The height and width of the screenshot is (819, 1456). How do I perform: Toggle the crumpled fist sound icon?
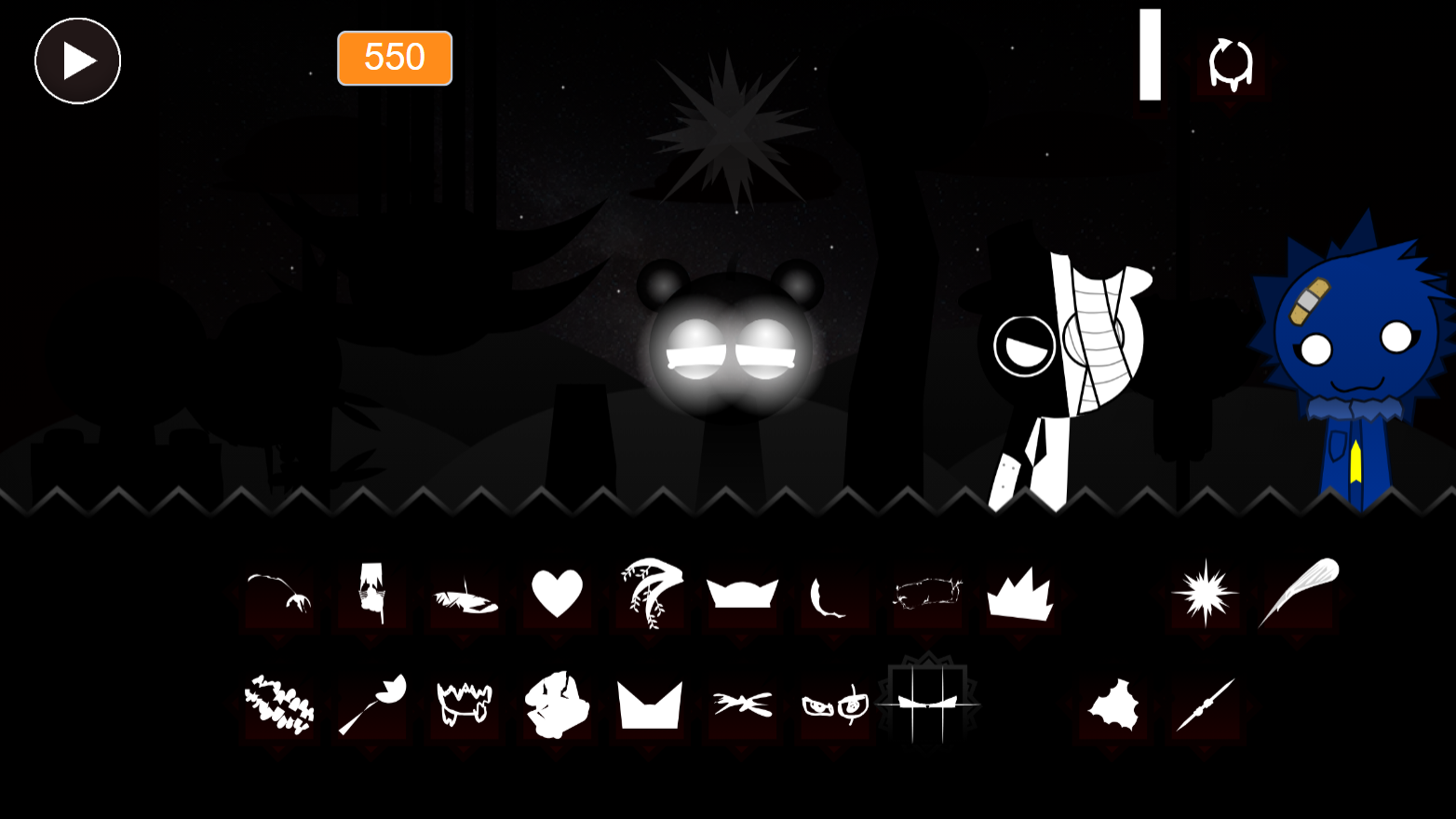click(x=557, y=703)
